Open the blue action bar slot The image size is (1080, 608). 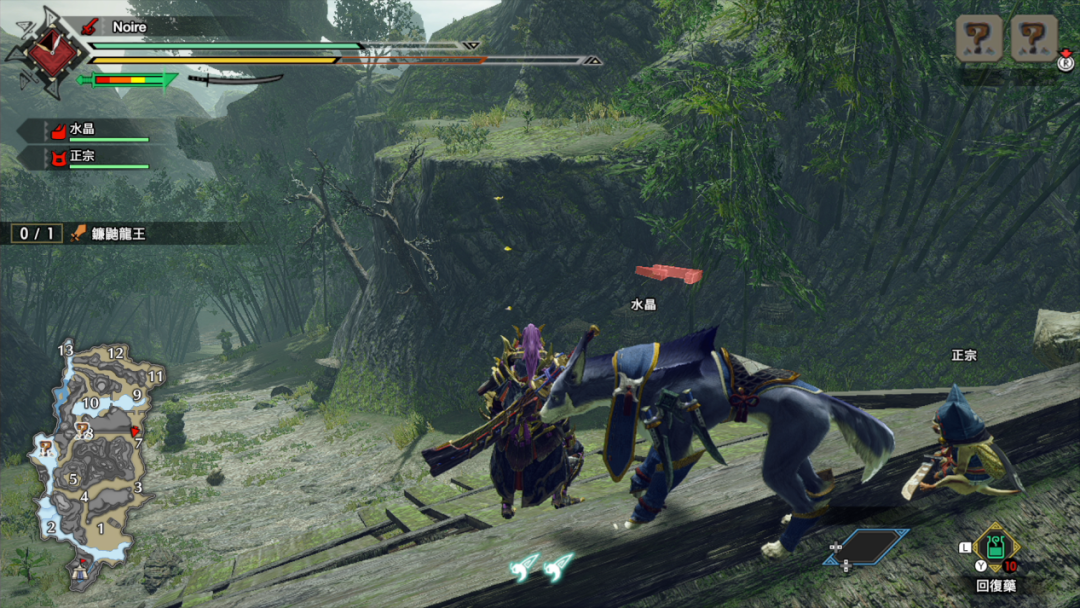click(866, 546)
